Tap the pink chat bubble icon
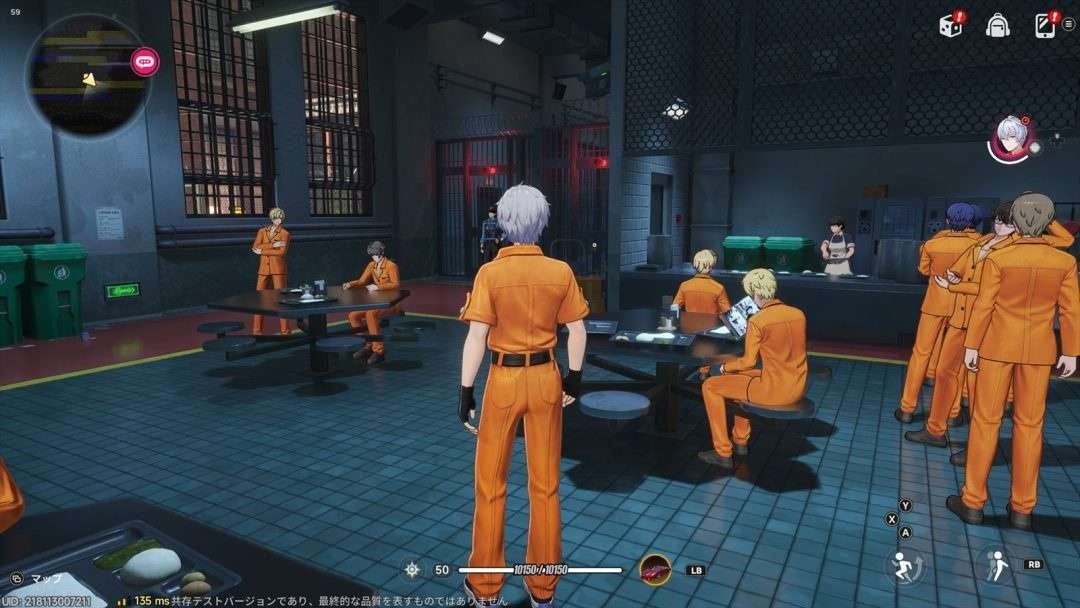The height and width of the screenshot is (608, 1080). click(x=145, y=62)
